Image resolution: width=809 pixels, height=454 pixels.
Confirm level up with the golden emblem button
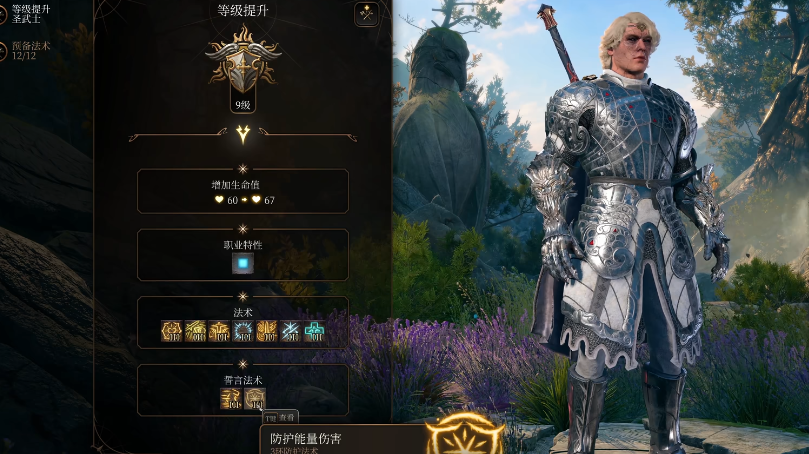[x=463, y=438]
